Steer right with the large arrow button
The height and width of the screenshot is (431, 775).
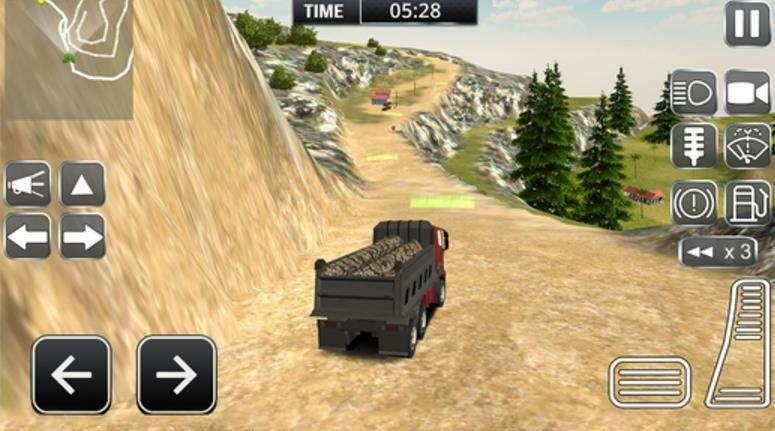(x=176, y=375)
